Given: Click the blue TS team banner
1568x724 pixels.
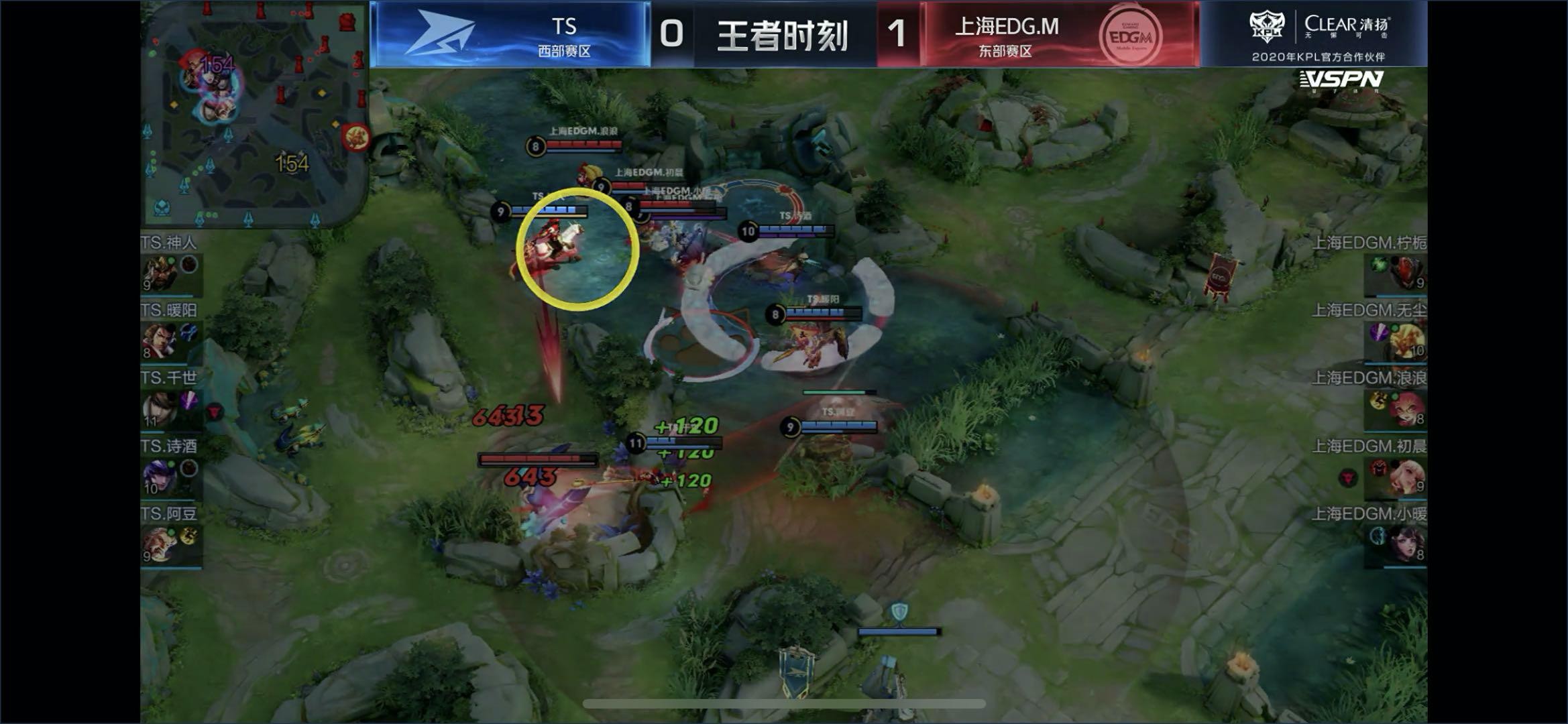Looking at the screenshot, I should pyautogui.click(x=510, y=34).
